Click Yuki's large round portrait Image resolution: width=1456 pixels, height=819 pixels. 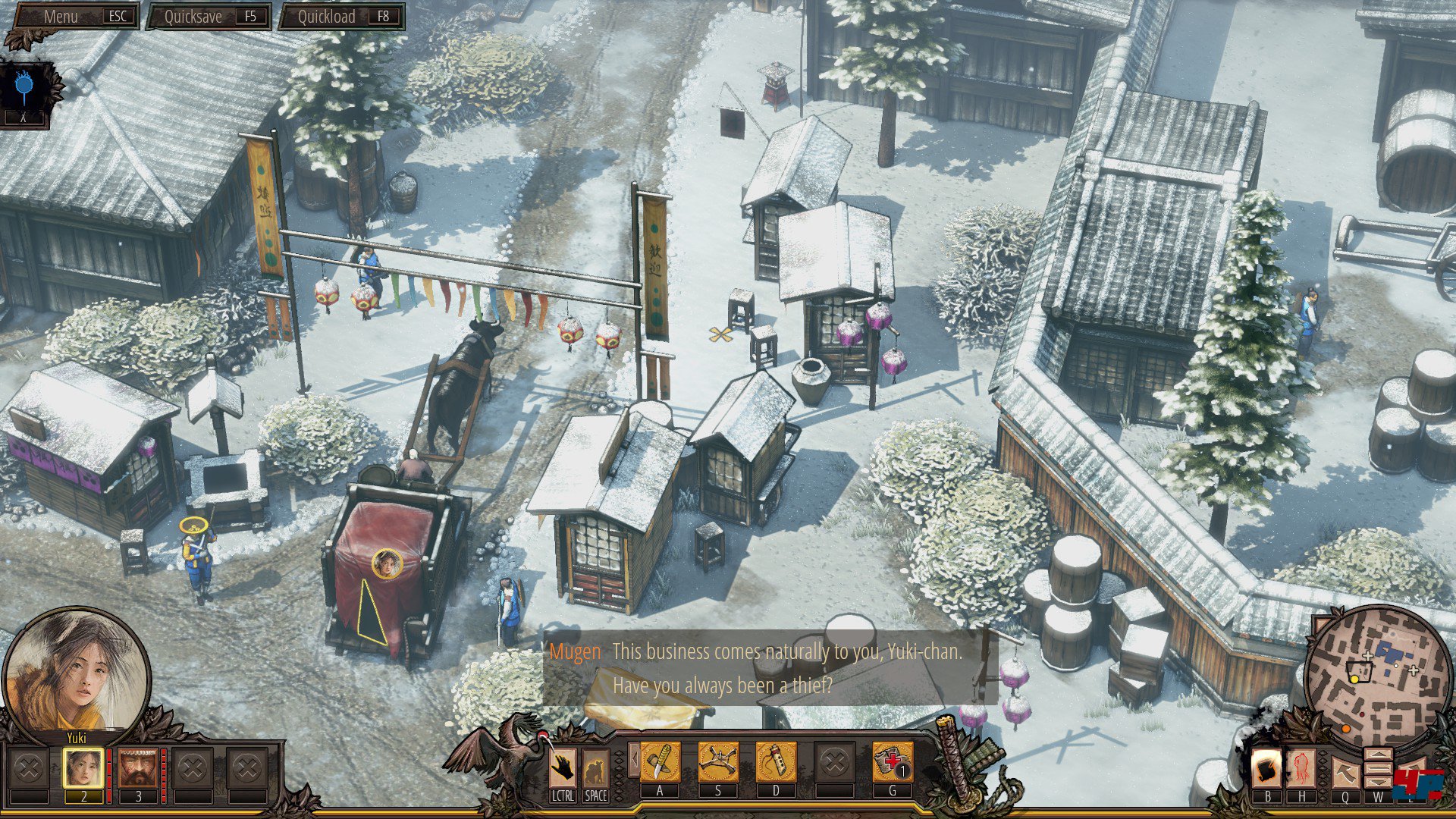point(76,671)
